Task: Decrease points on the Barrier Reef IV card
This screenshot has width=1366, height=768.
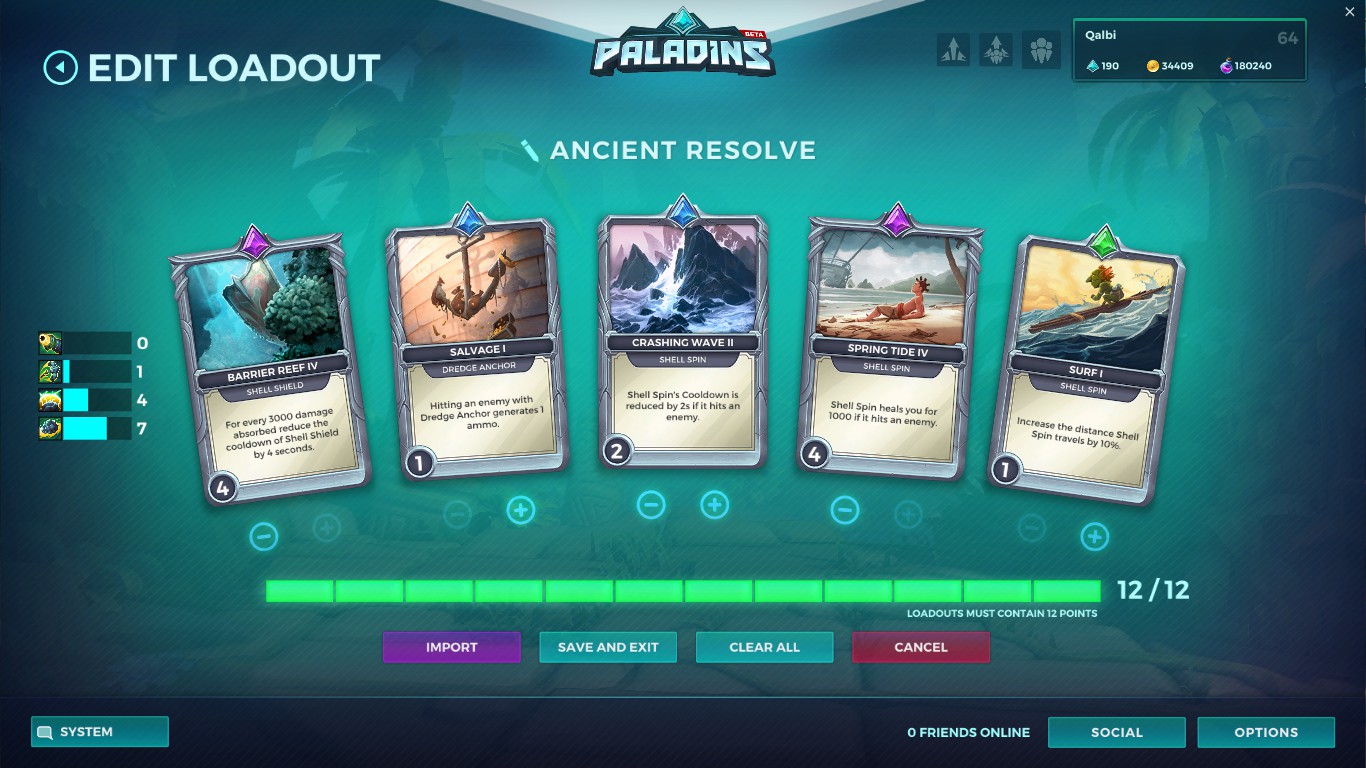Action: pos(264,536)
